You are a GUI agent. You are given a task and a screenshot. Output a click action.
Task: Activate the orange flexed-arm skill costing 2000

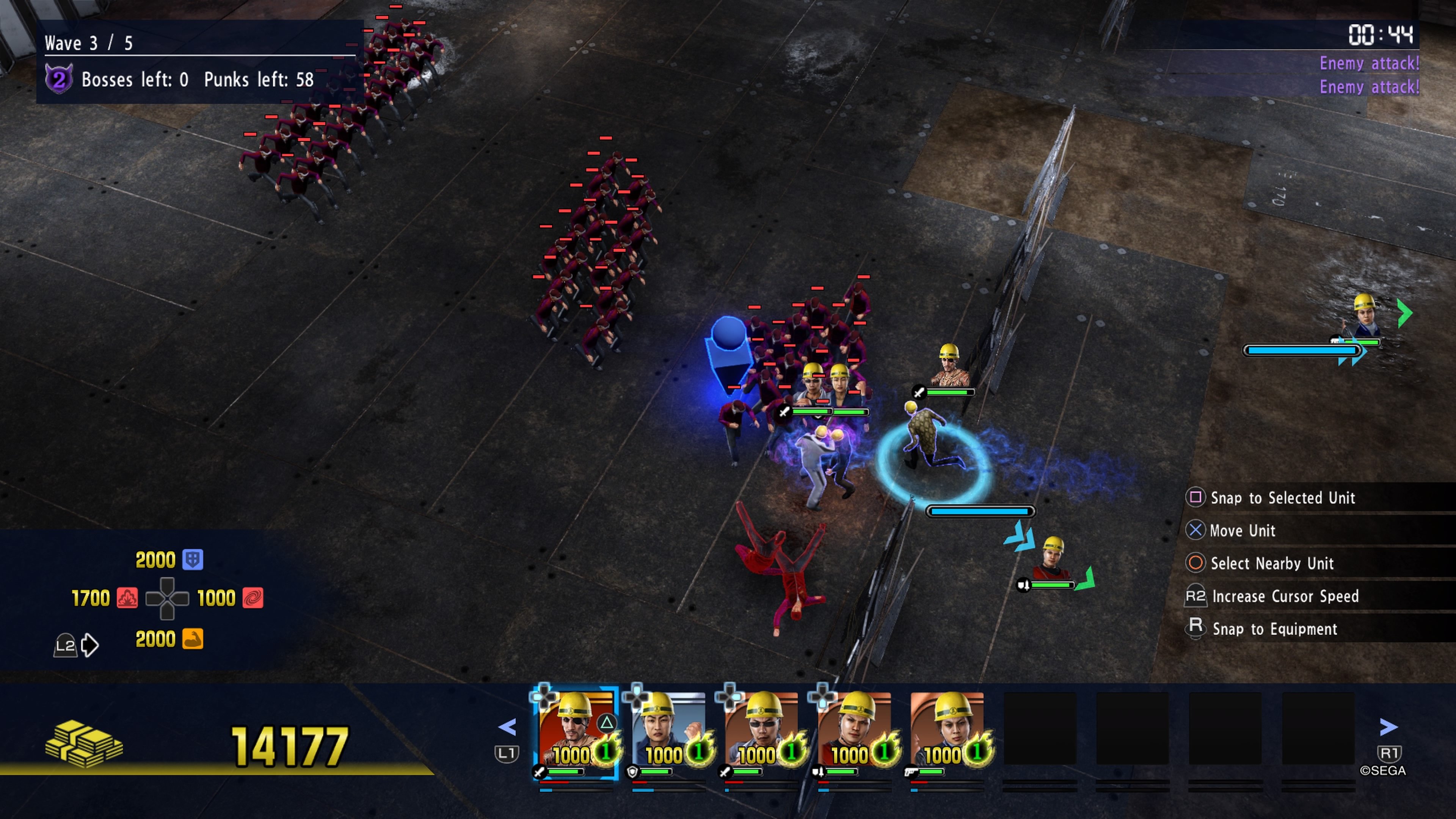(193, 639)
